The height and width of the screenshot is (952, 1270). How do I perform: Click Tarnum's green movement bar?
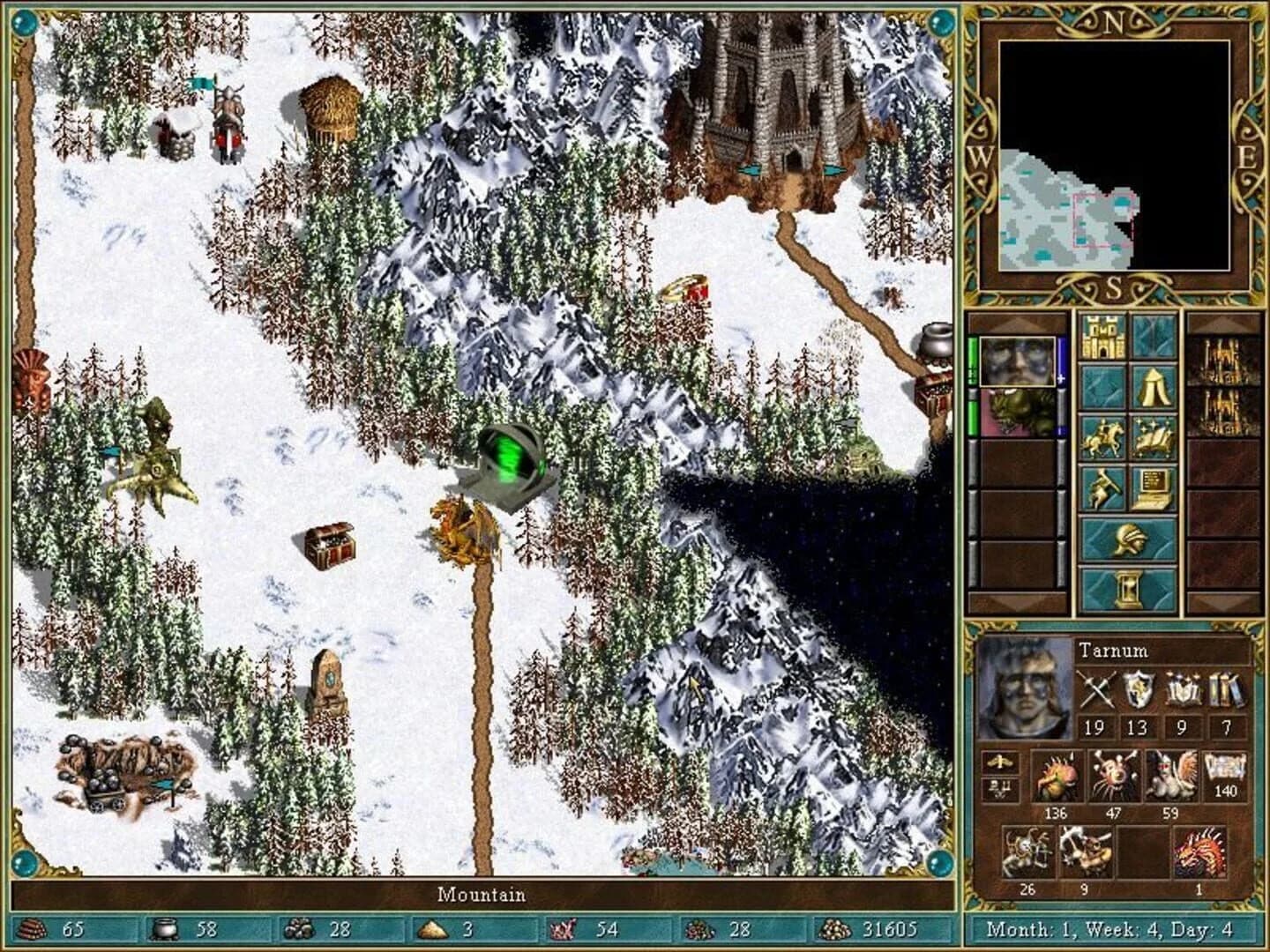pyautogui.click(x=971, y=357)
